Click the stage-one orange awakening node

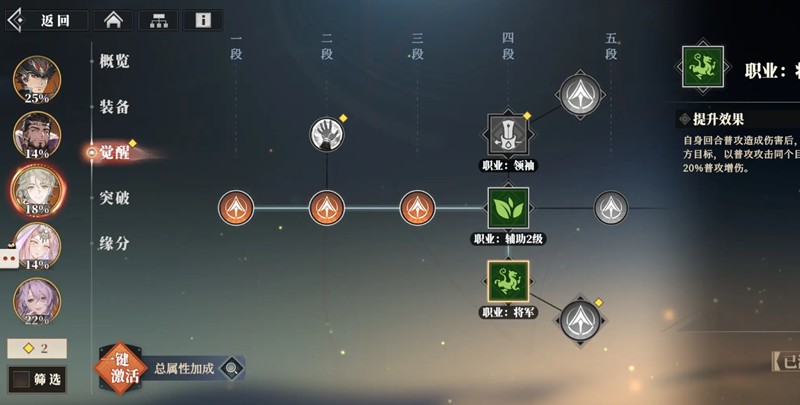click(x=236, y=208)
